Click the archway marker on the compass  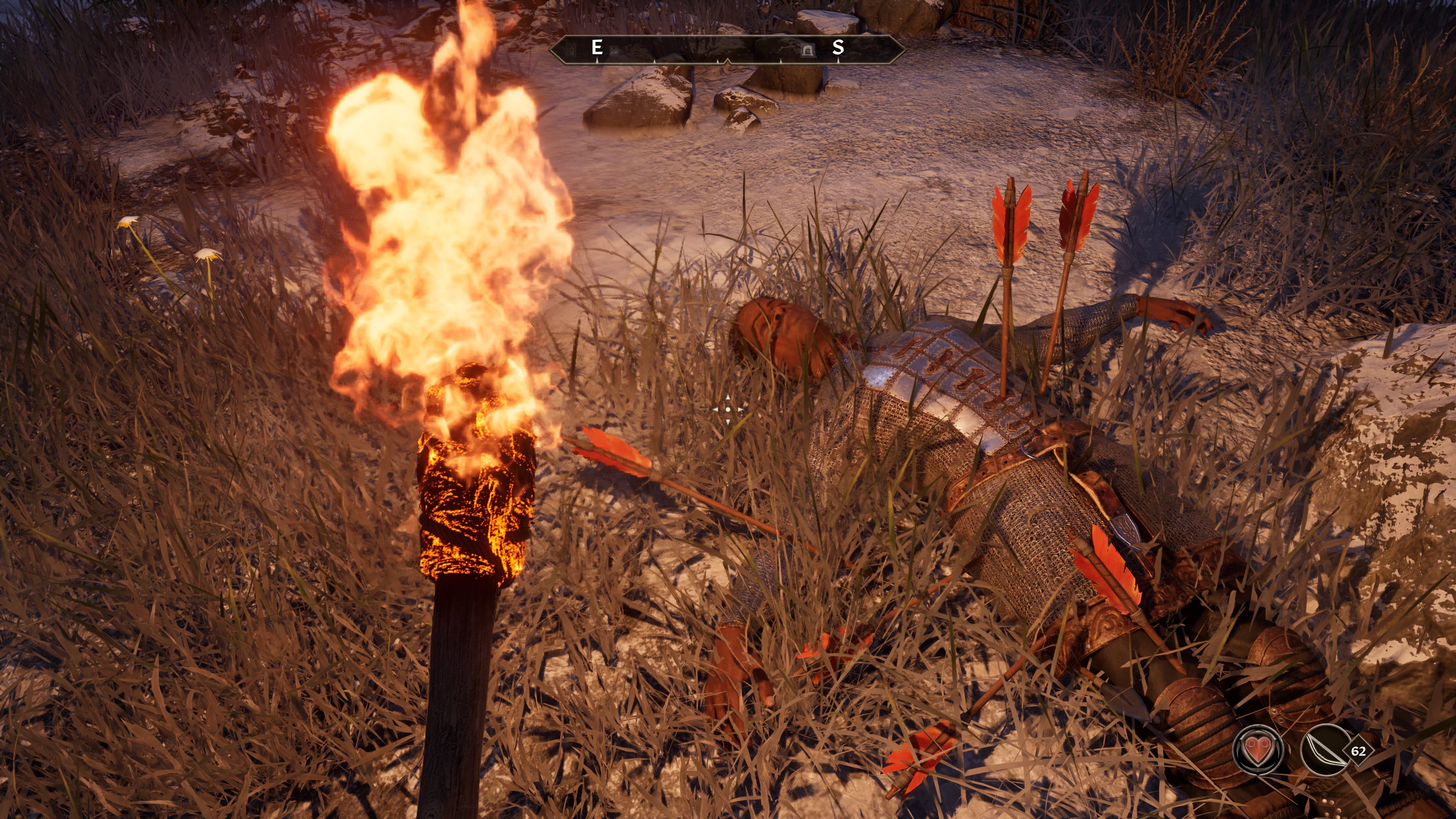pyautogui.click(x=807, y=51)
